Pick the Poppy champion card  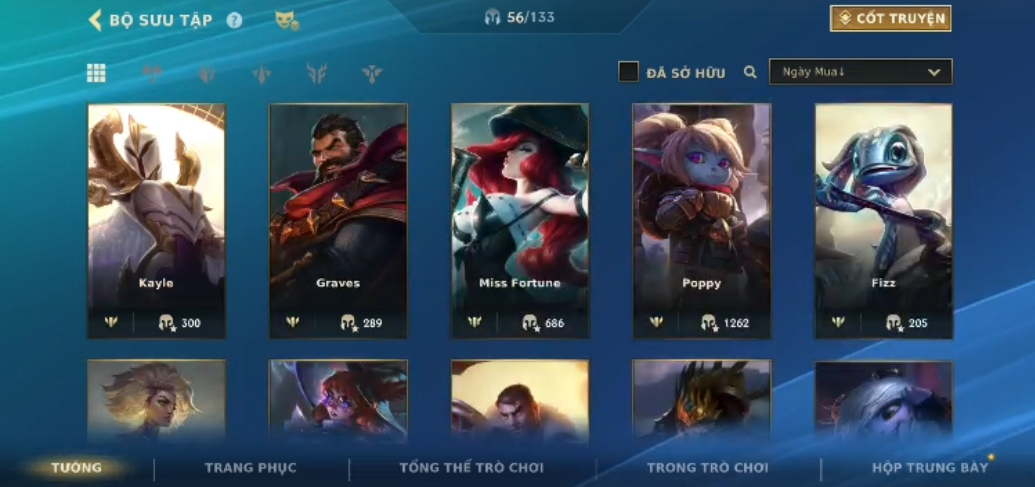(x=702, y=220)
